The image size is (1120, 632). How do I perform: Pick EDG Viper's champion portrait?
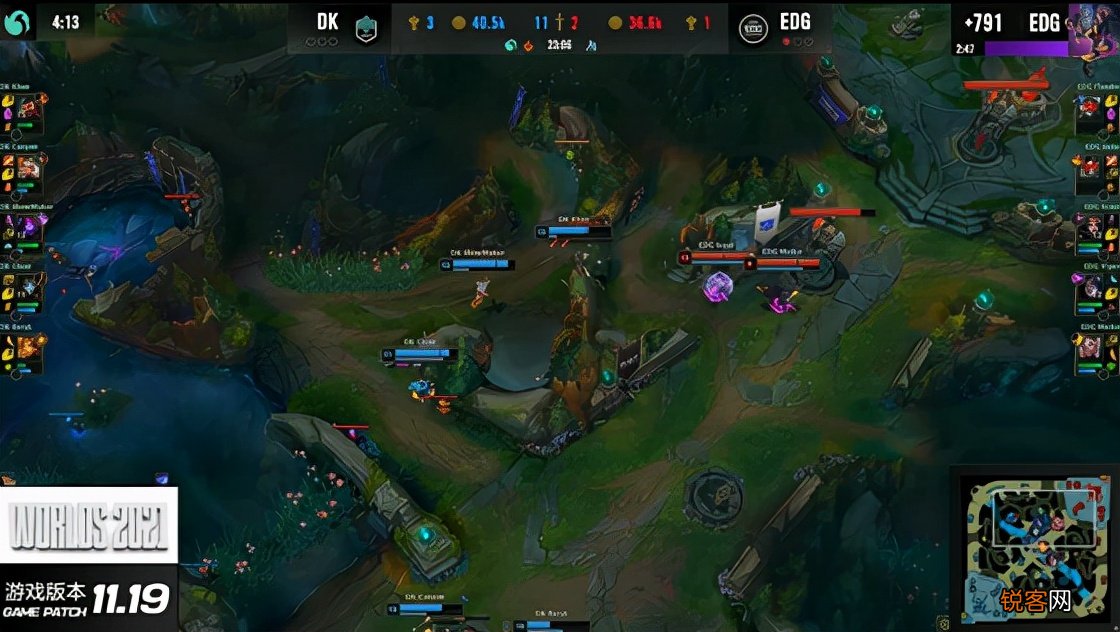tap(1092, 286)
